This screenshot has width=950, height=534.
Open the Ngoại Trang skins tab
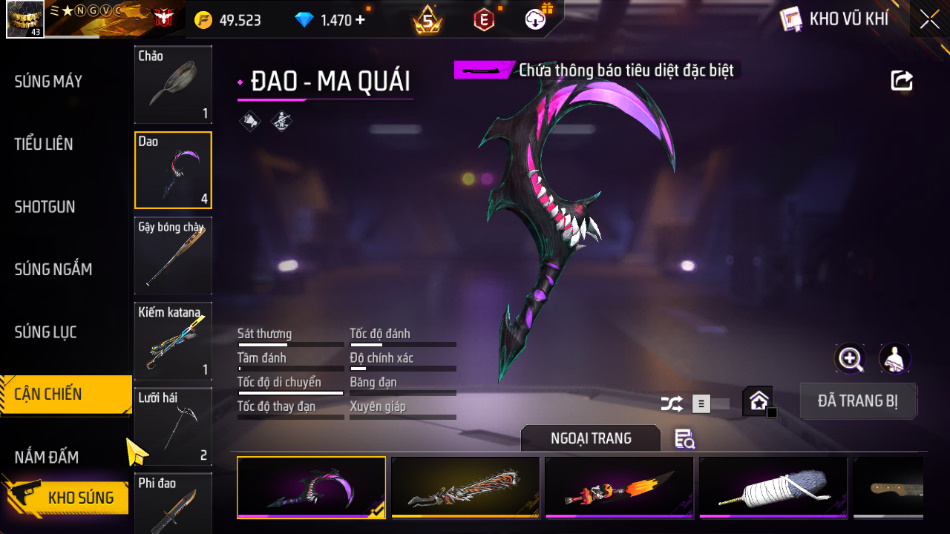point(591,438)
